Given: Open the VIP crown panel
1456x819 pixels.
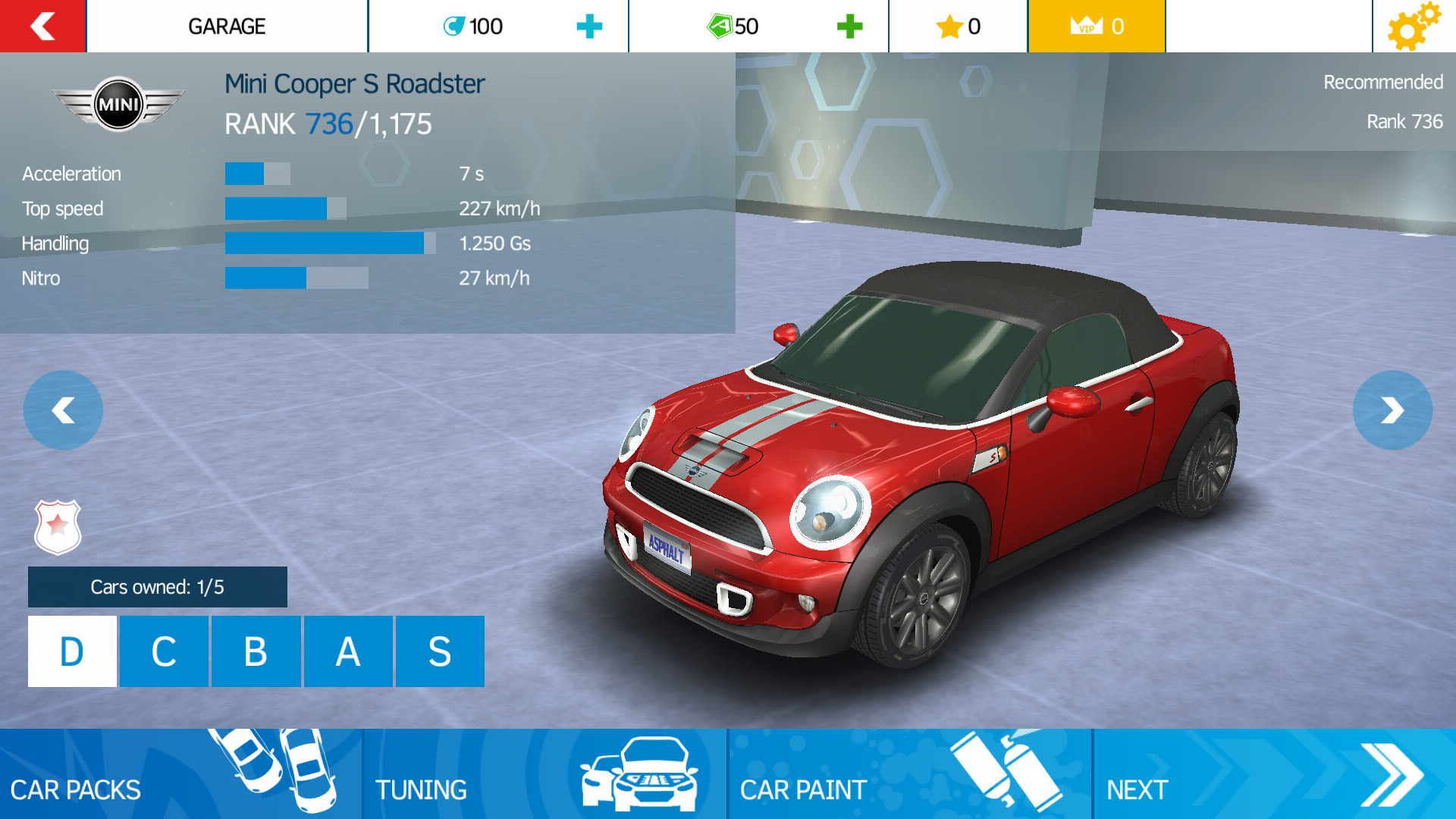Looking at the screenshot, I should click(x=1096, y=27).
